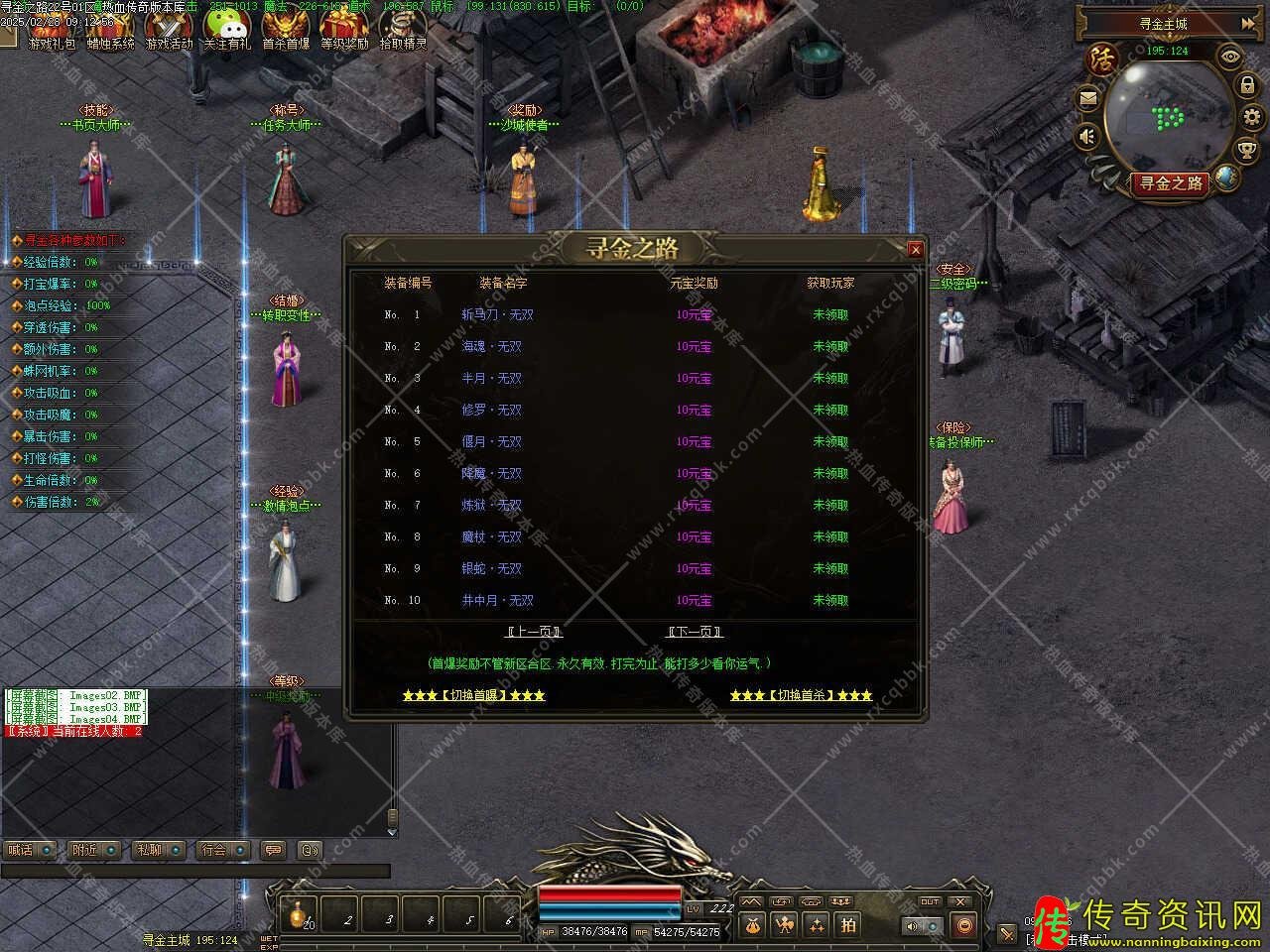Click the red 寻金之路 button under minimap
The width and height of the screenshot is (1270, 952).
click(x=1171, y=183)
